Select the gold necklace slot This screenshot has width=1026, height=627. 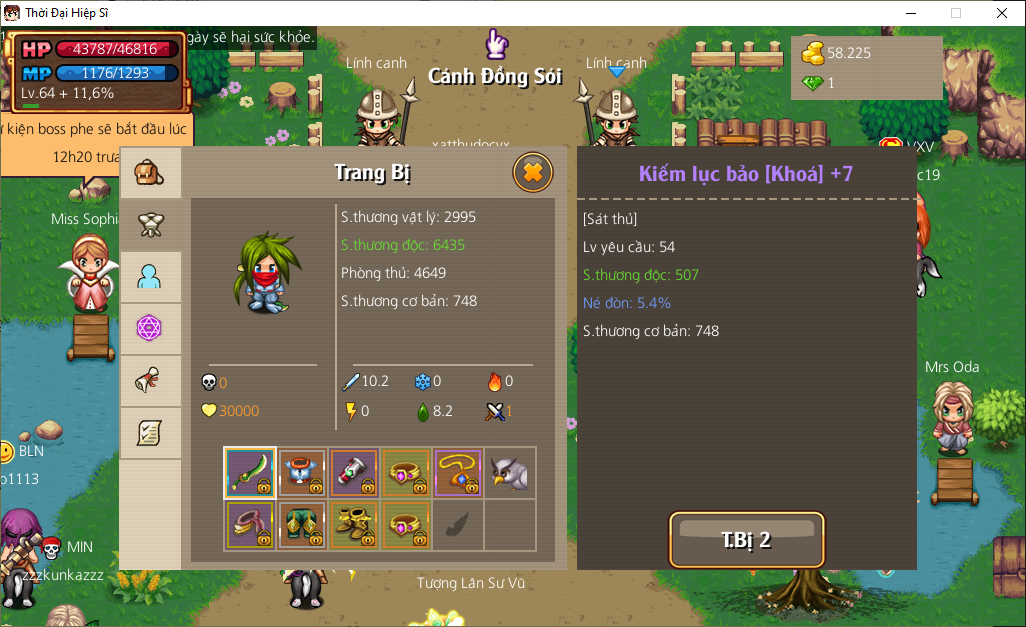458,472
